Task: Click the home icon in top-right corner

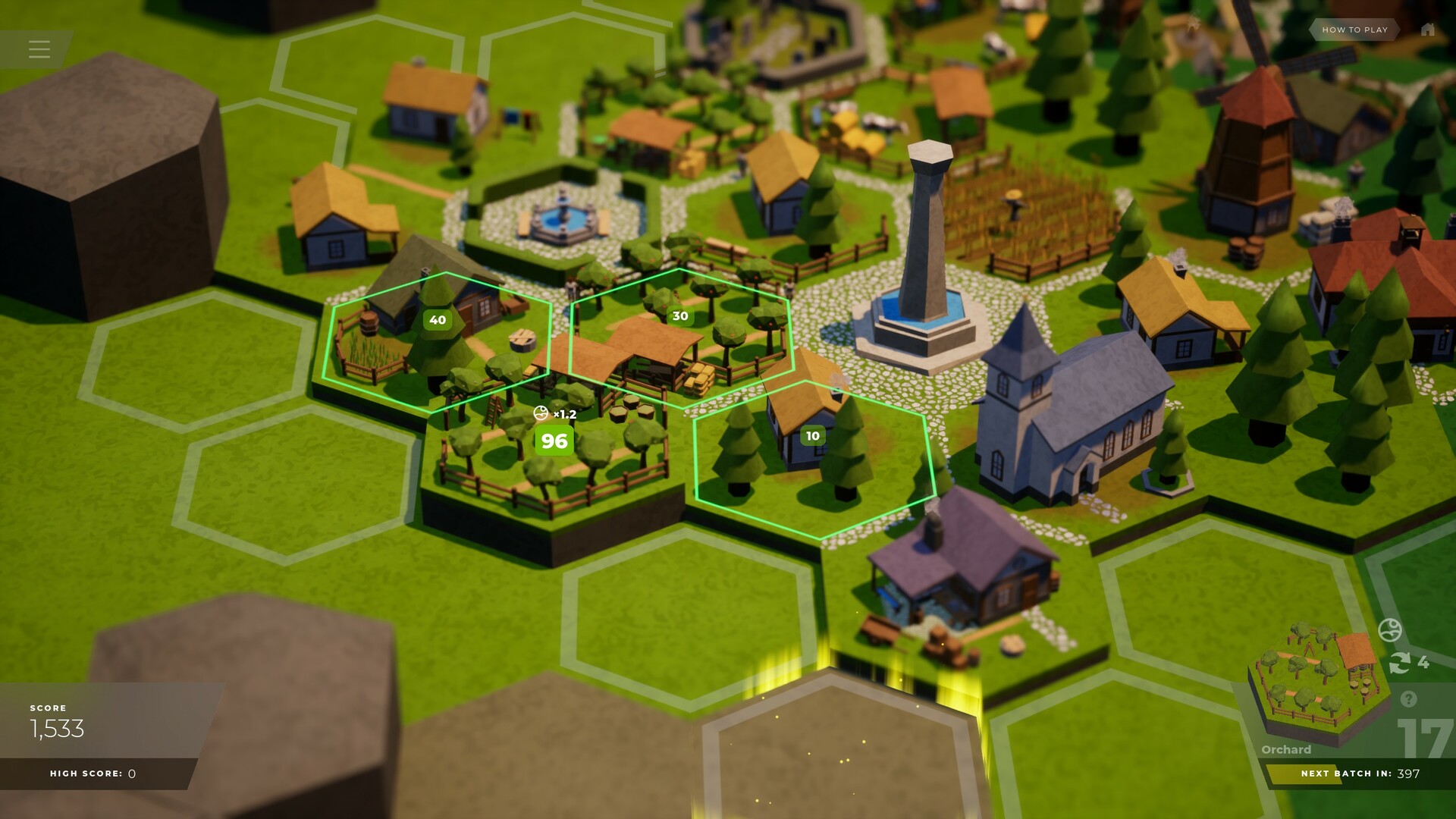Action: pos(1429,30)
